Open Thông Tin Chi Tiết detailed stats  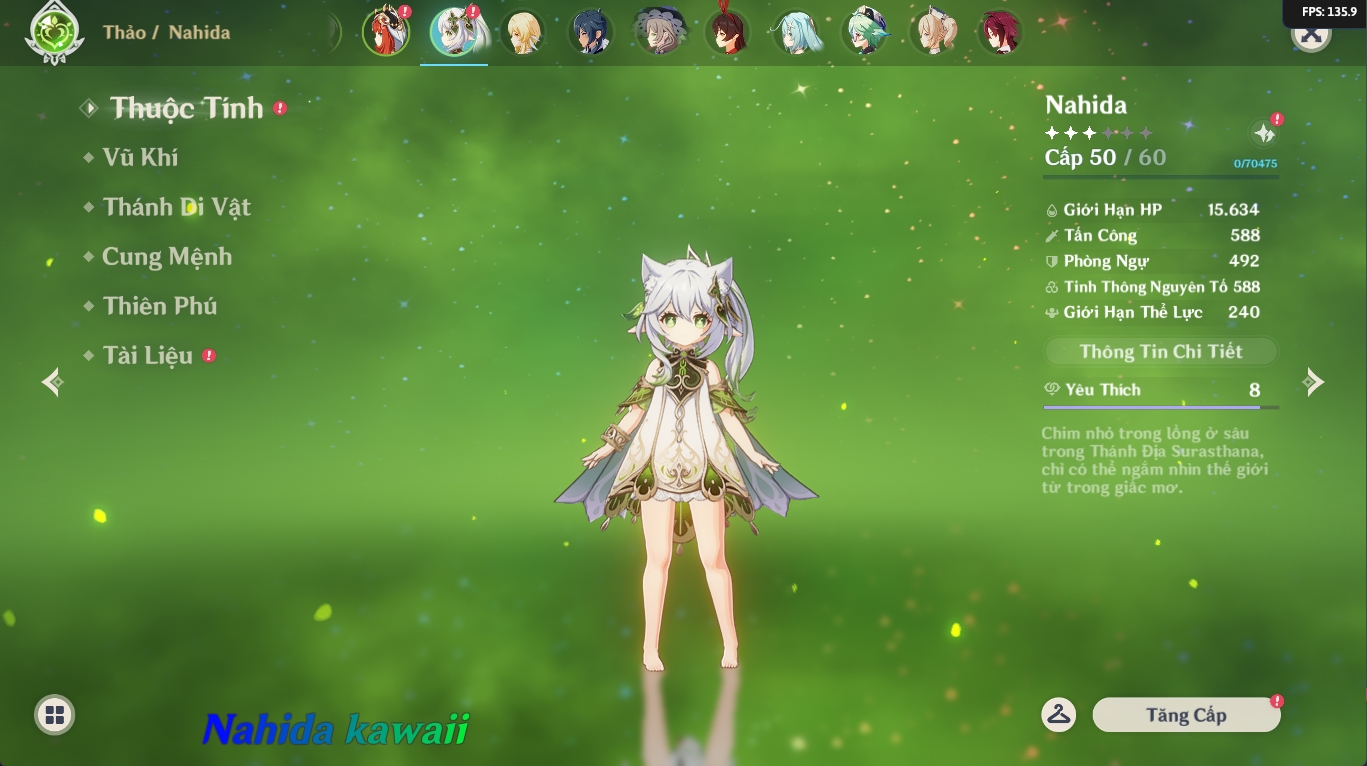click(x=1161, y=351)
